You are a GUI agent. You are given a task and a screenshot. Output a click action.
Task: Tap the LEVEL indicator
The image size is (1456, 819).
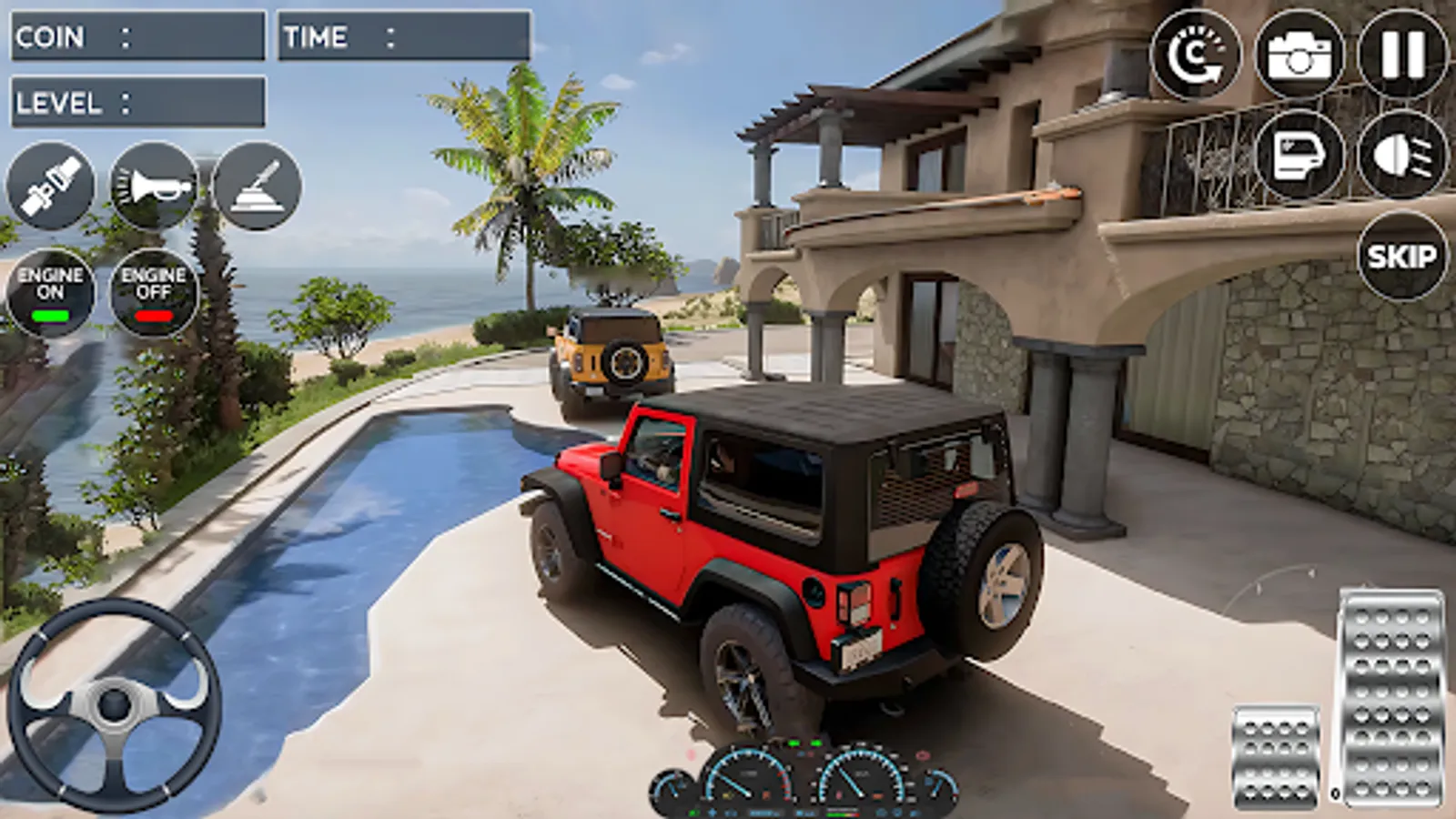[x=136, y=102]
